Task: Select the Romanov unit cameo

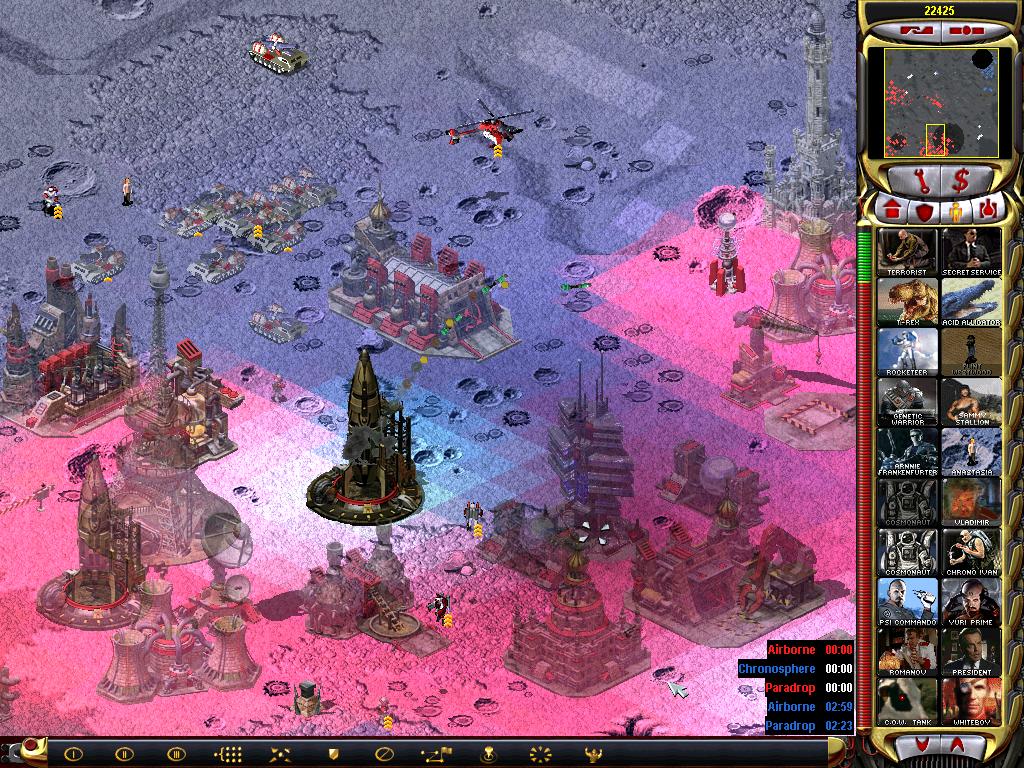Action: click(908, 652)
